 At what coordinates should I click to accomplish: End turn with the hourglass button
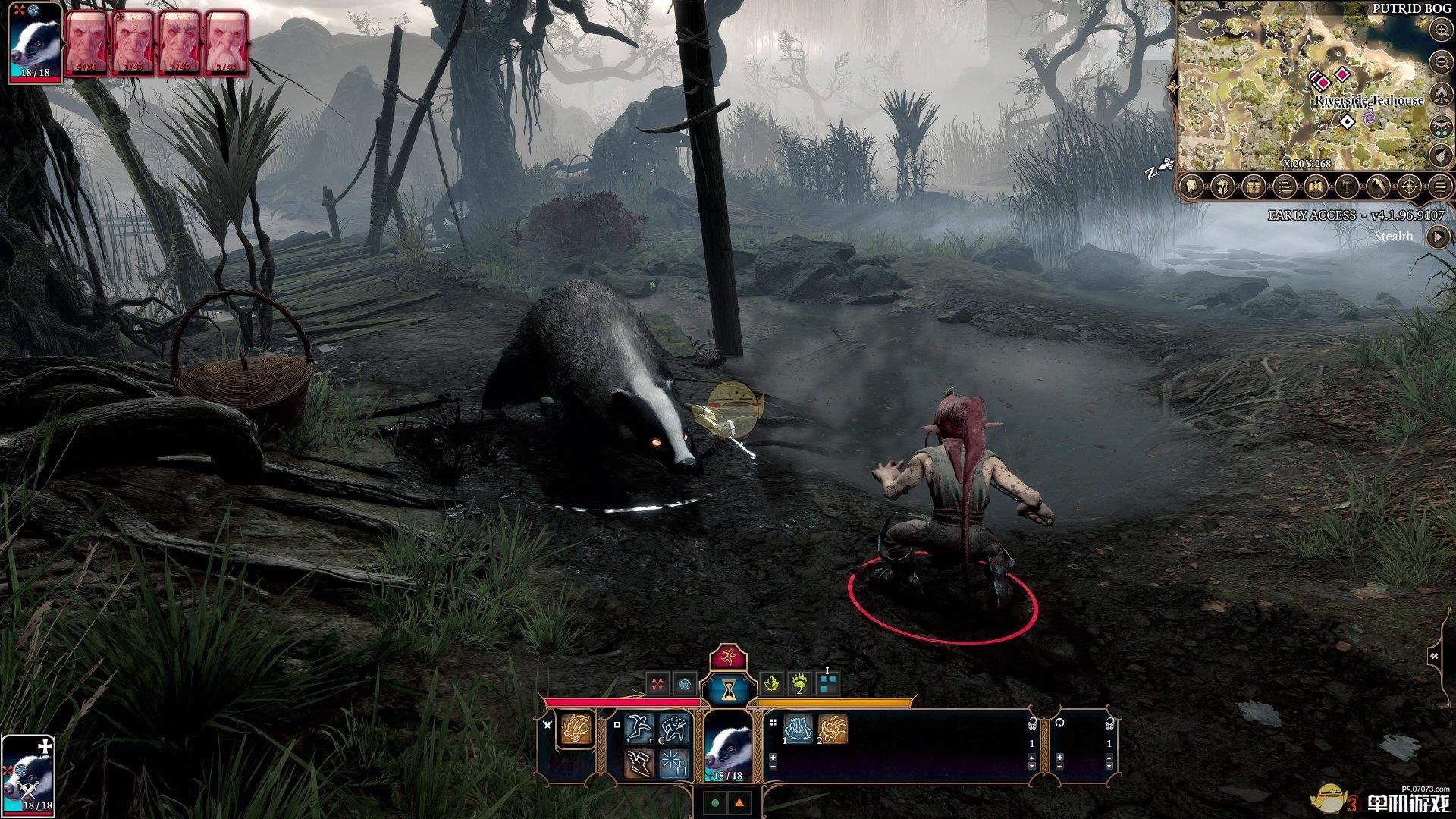(728, 689)
